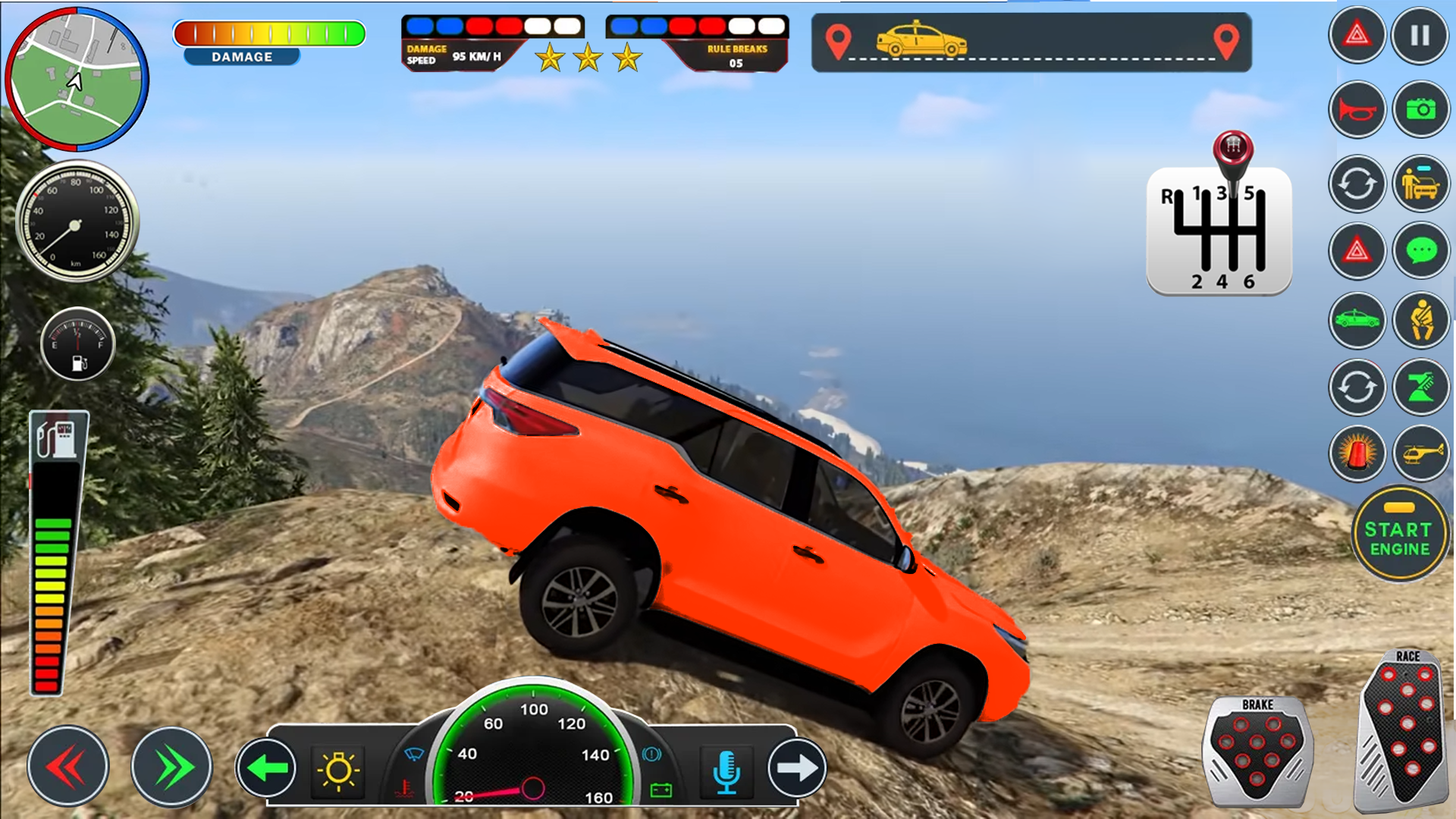
Task: Fasten the seatbelt
Action: pyautogui.click(x=1422, y=320)
